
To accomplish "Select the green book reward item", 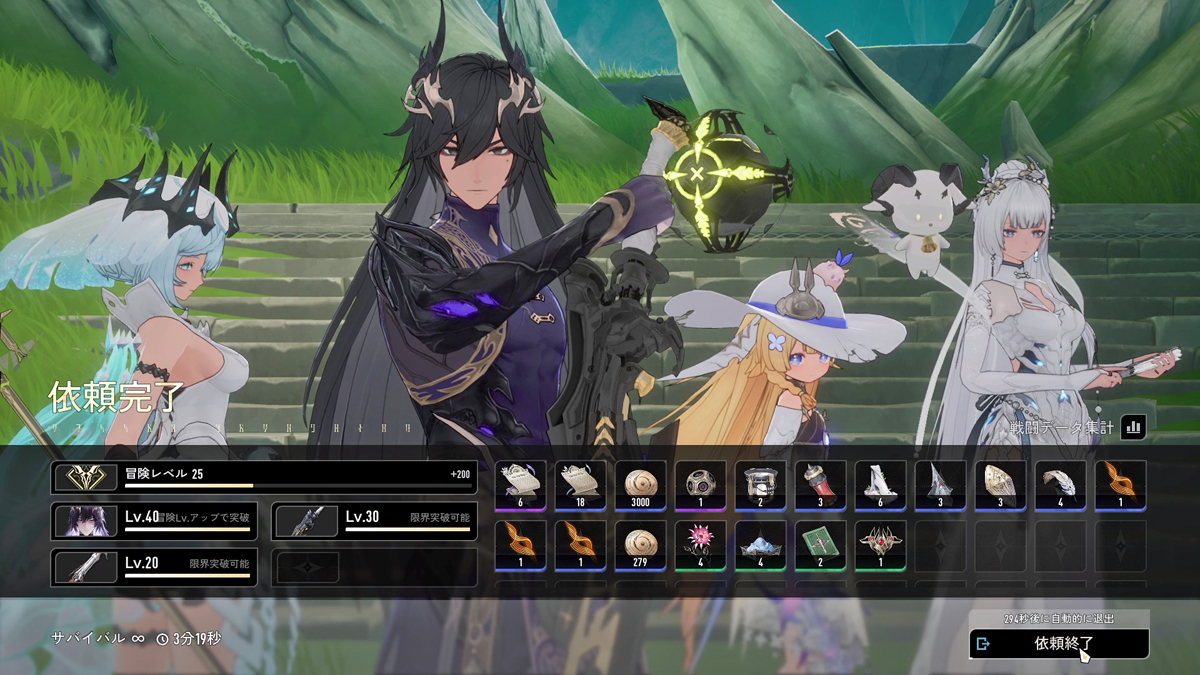I will click(x=820, y=545).
